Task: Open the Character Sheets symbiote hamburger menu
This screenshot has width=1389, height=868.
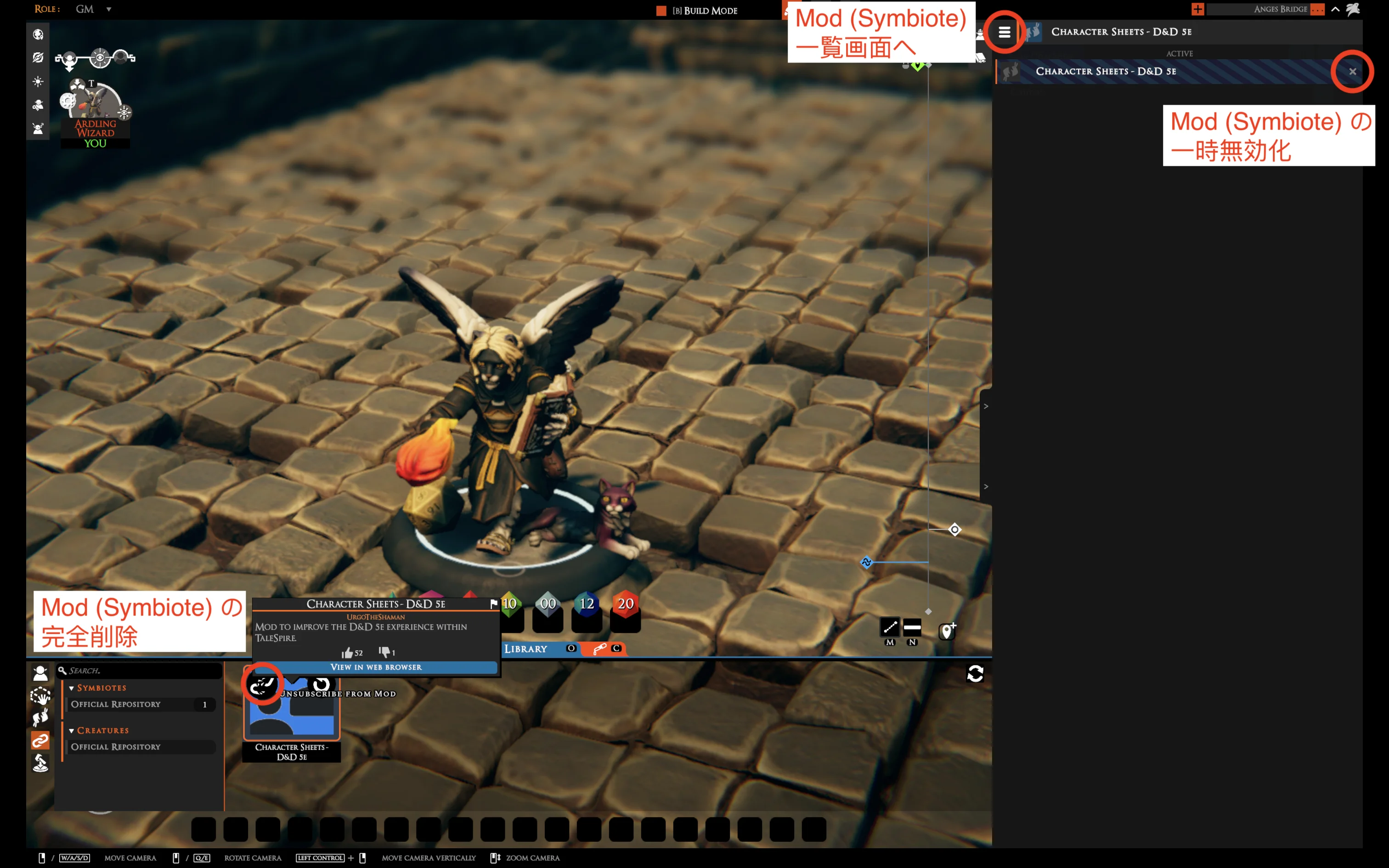Action: coord(1004,33)
